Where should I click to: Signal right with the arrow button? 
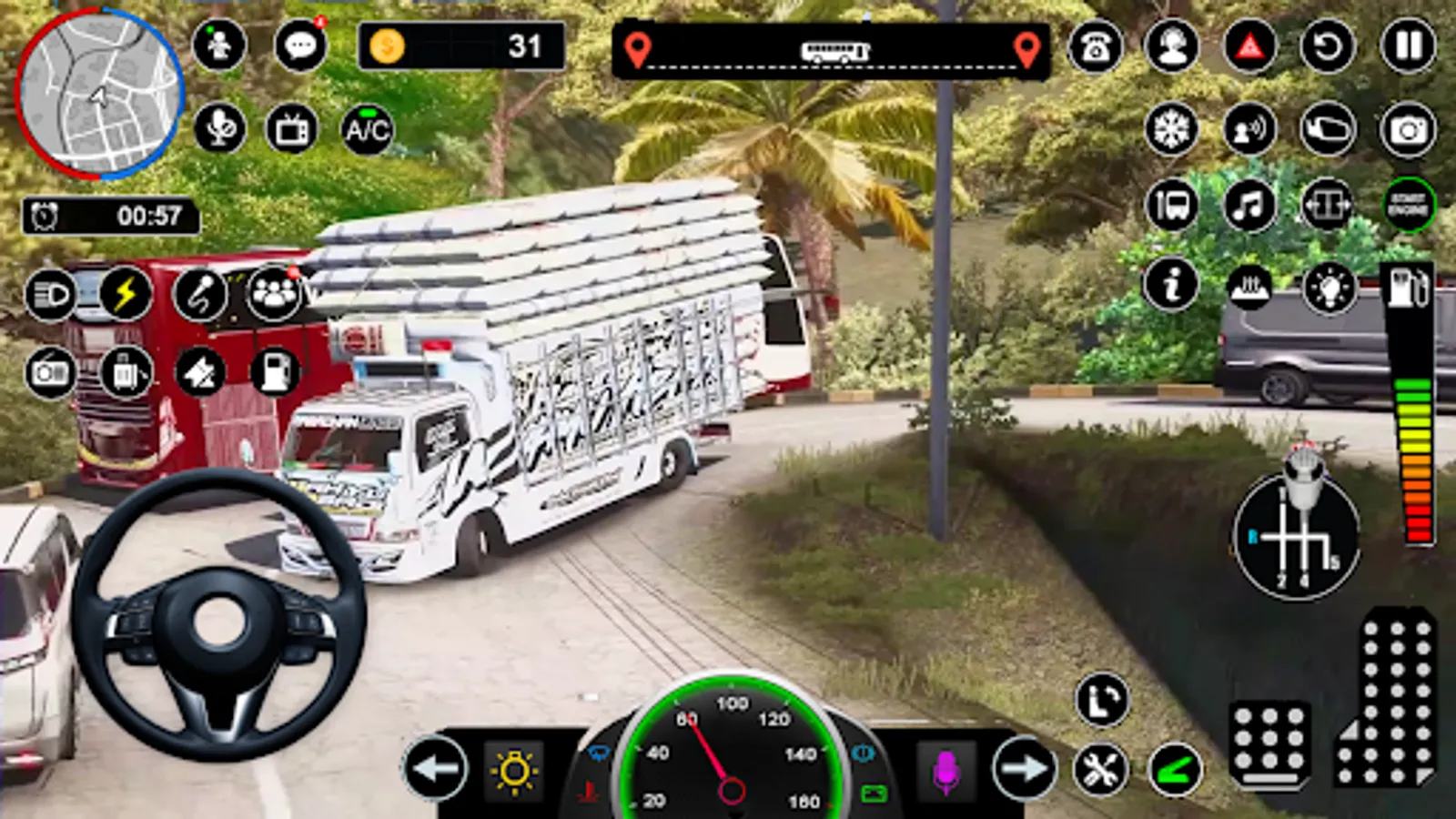tap(1025, 769)
